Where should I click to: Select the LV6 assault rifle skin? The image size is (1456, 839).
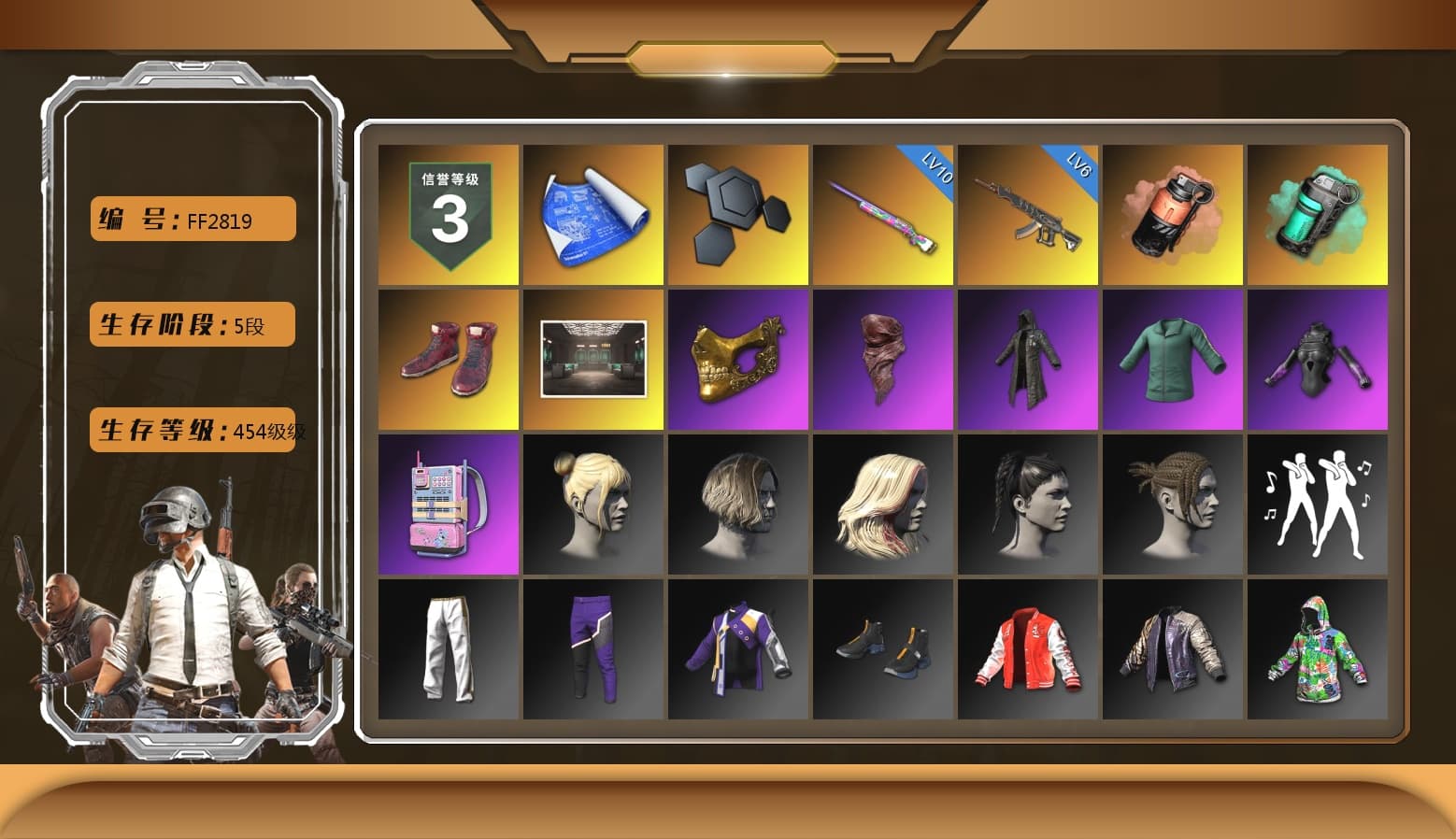pos(1028,215)
